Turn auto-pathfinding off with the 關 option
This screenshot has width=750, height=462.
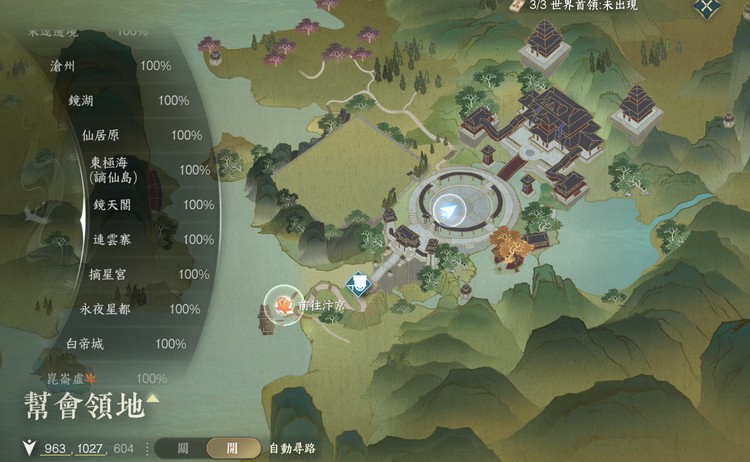point(183,449)
